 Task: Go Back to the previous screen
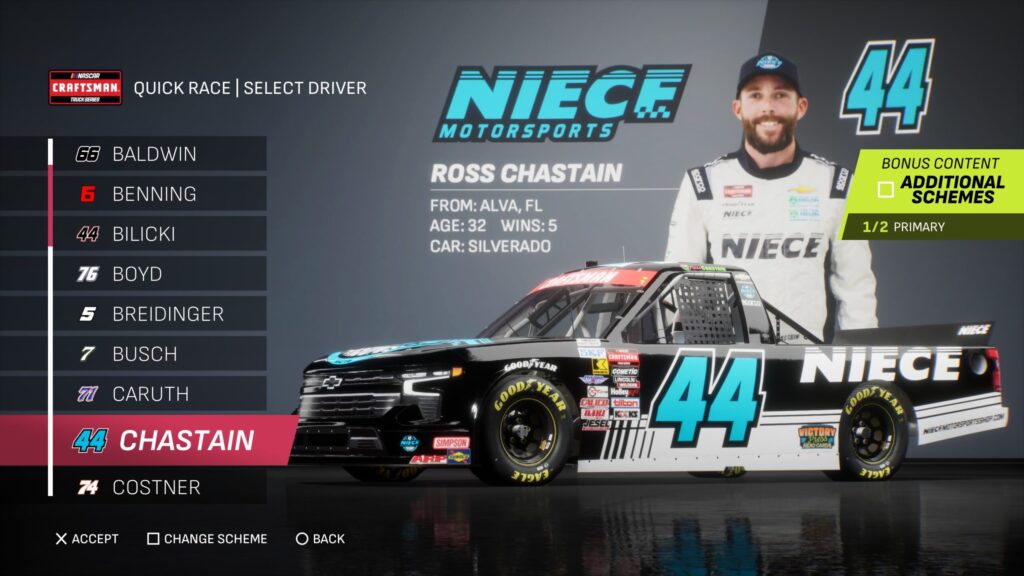tap(320, 539)
